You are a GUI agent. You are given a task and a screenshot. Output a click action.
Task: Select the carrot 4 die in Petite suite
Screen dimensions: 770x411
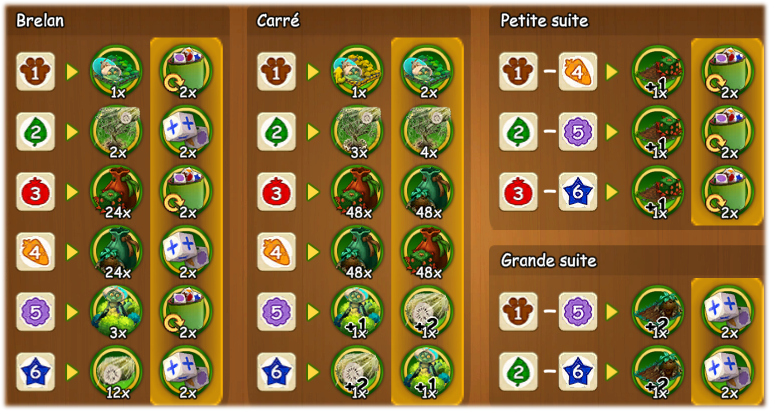point(578,72)
